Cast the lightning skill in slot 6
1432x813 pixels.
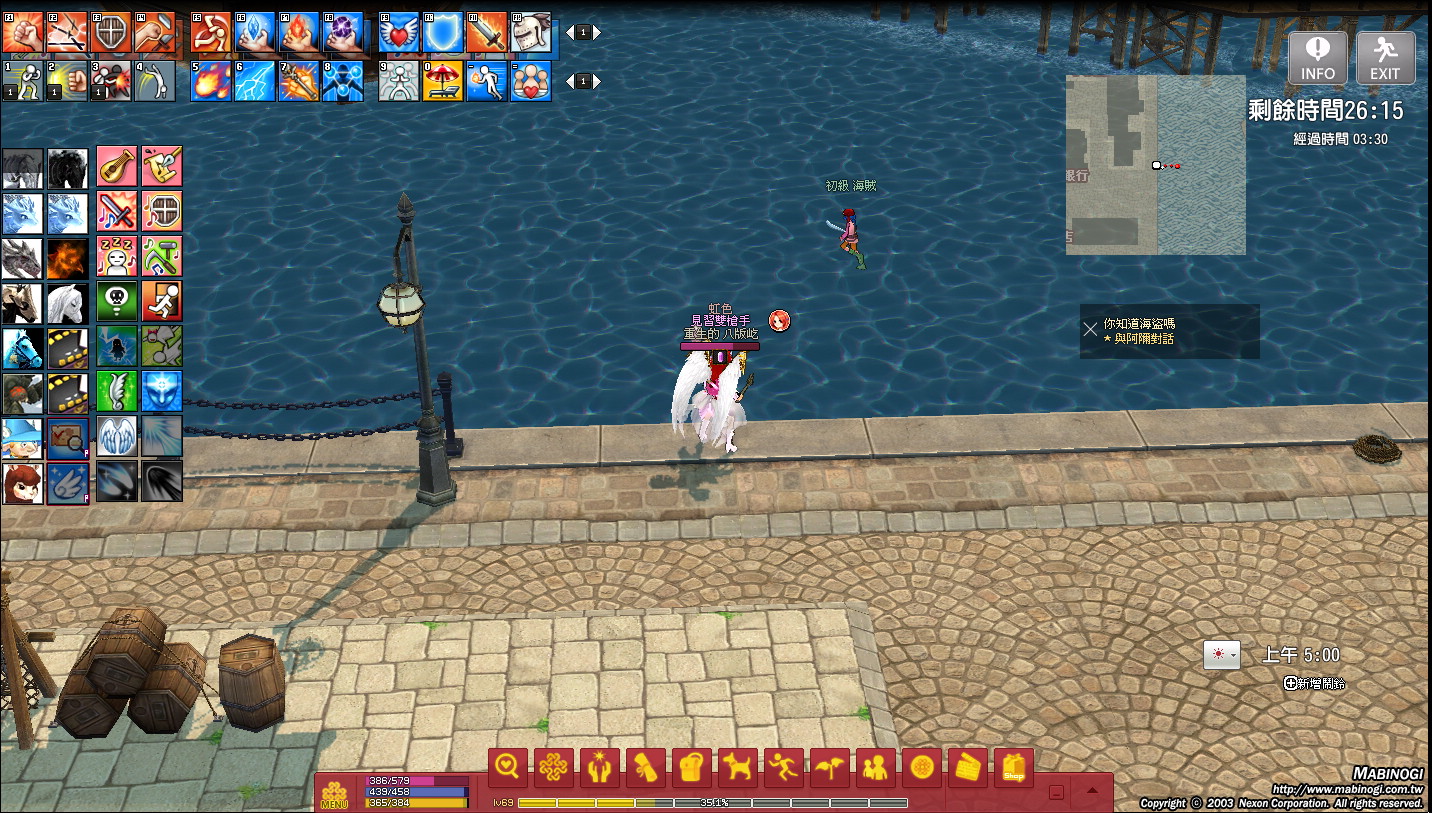(x=255, y=81)
